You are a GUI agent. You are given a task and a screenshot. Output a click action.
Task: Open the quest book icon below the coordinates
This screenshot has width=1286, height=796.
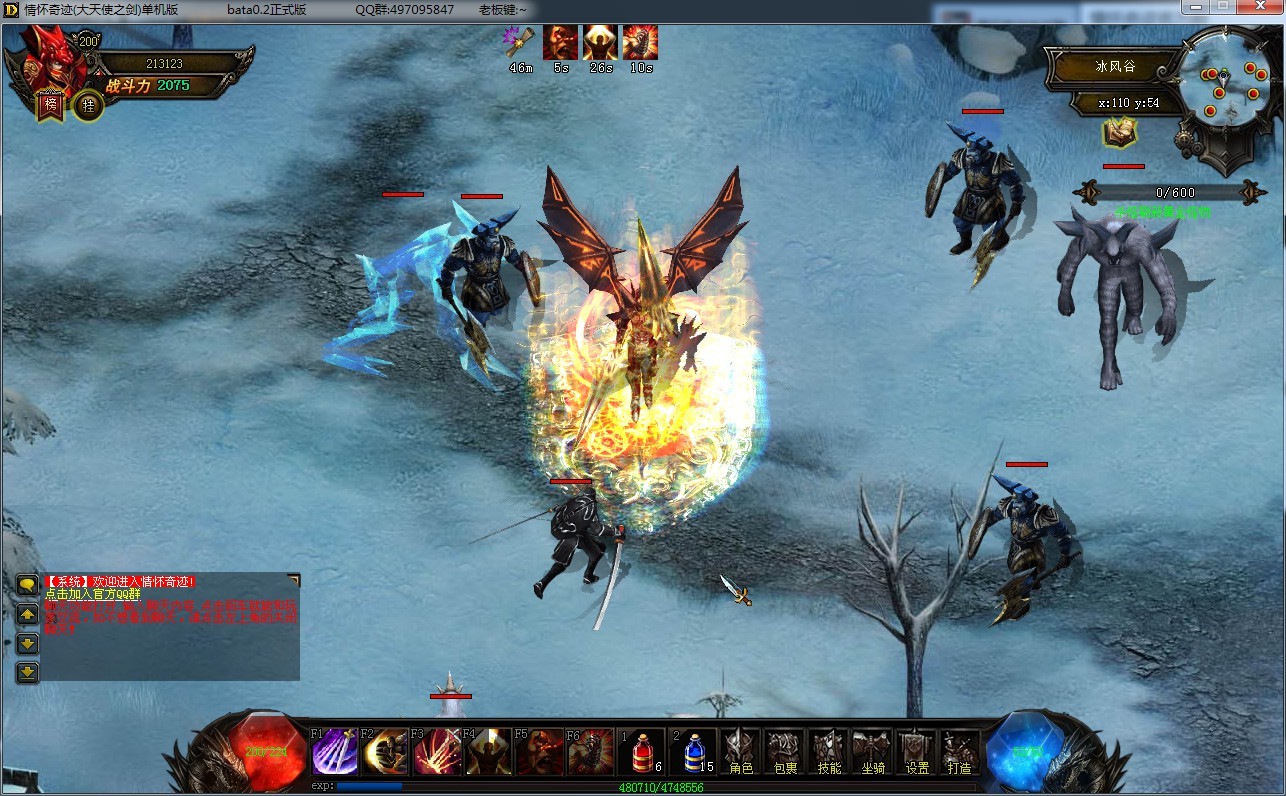(x=1117, y=132)
